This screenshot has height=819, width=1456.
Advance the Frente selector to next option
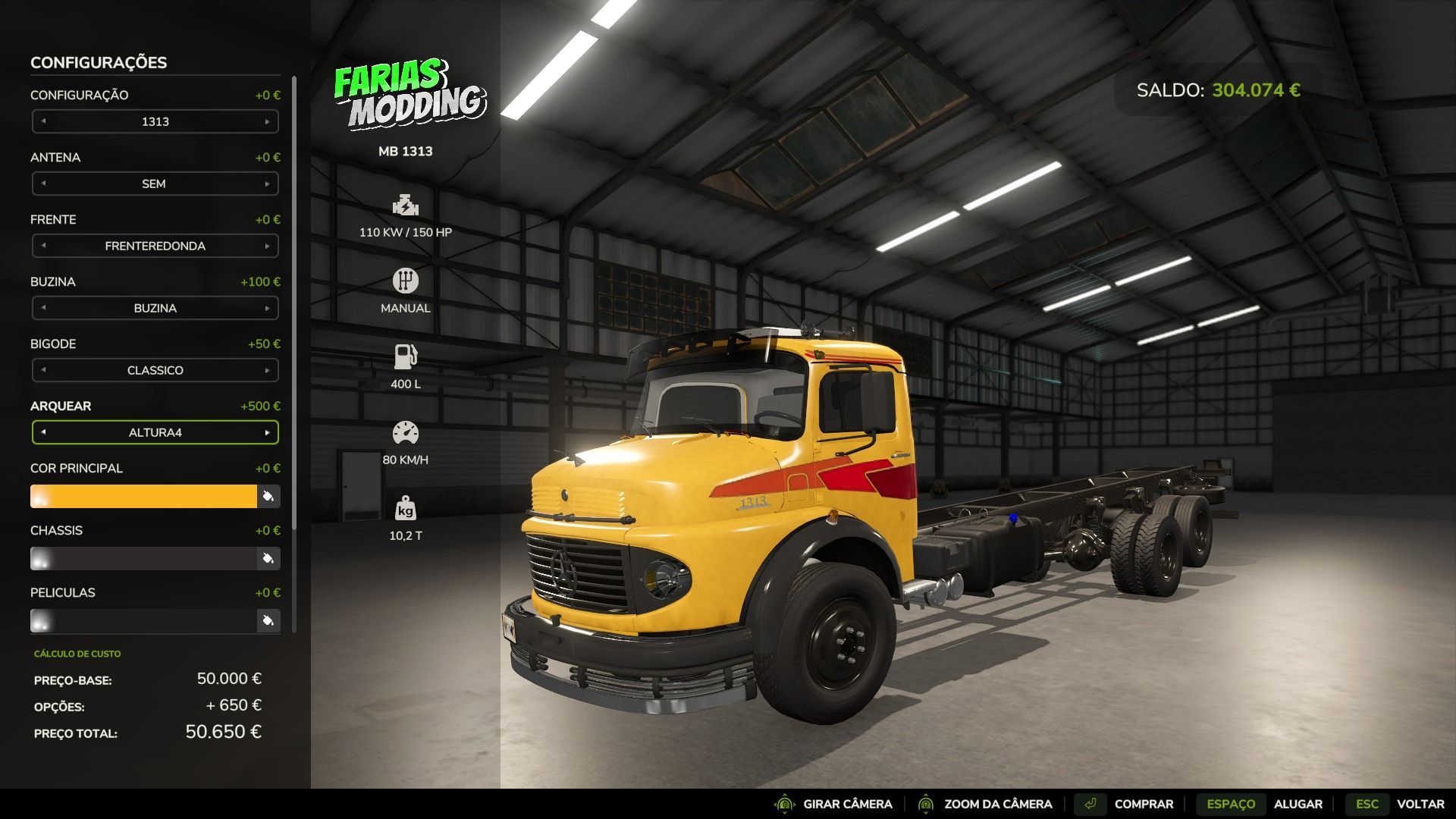(267, 246)
